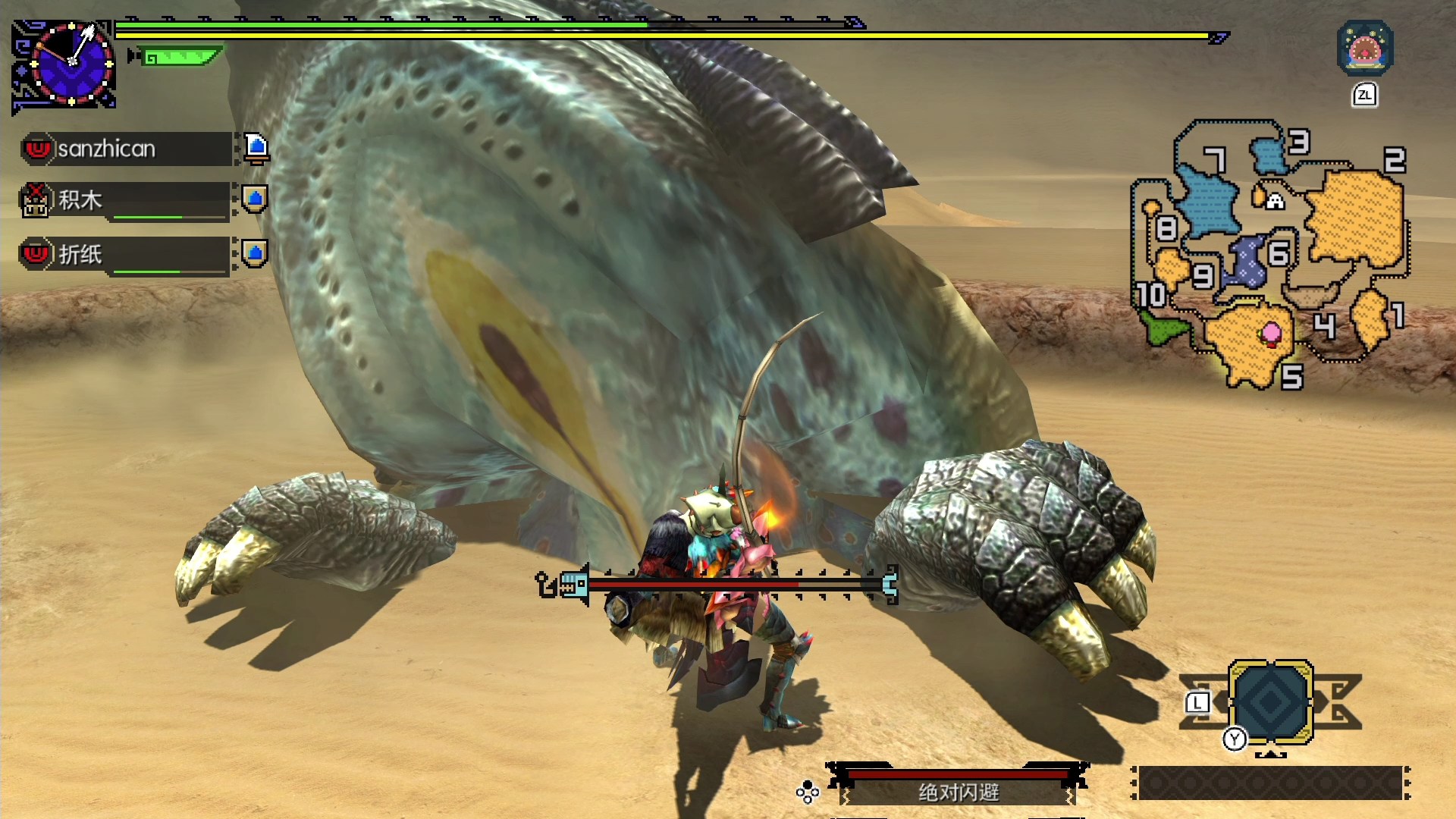
Task: Click the quest timer clock
Action: click(x=71, y=64)
